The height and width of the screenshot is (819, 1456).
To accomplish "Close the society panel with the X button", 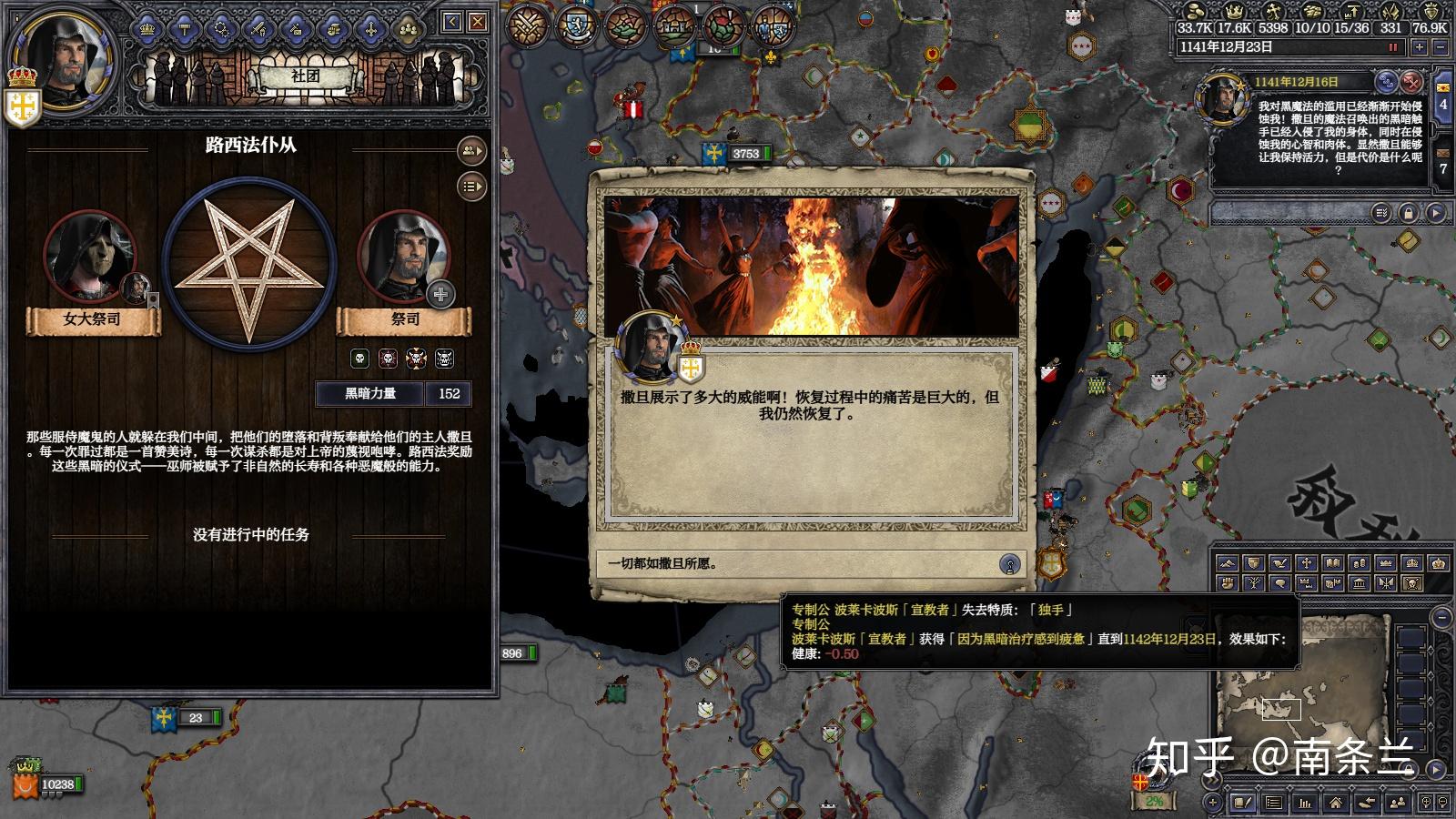I will click(x=477, y=23).
